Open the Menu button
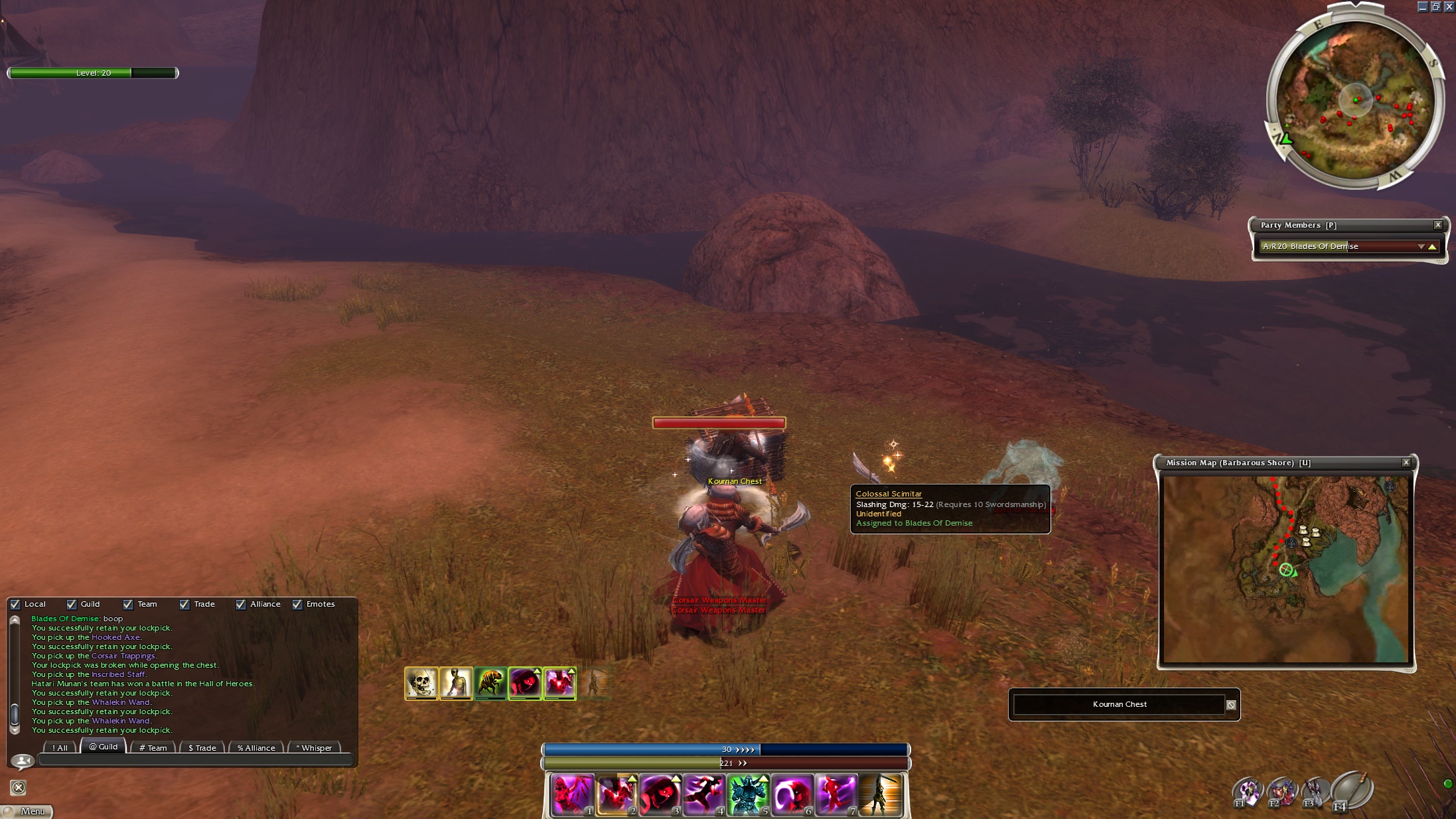The image size is (1456, 819). pyautogui.click(x=27, y=811)
